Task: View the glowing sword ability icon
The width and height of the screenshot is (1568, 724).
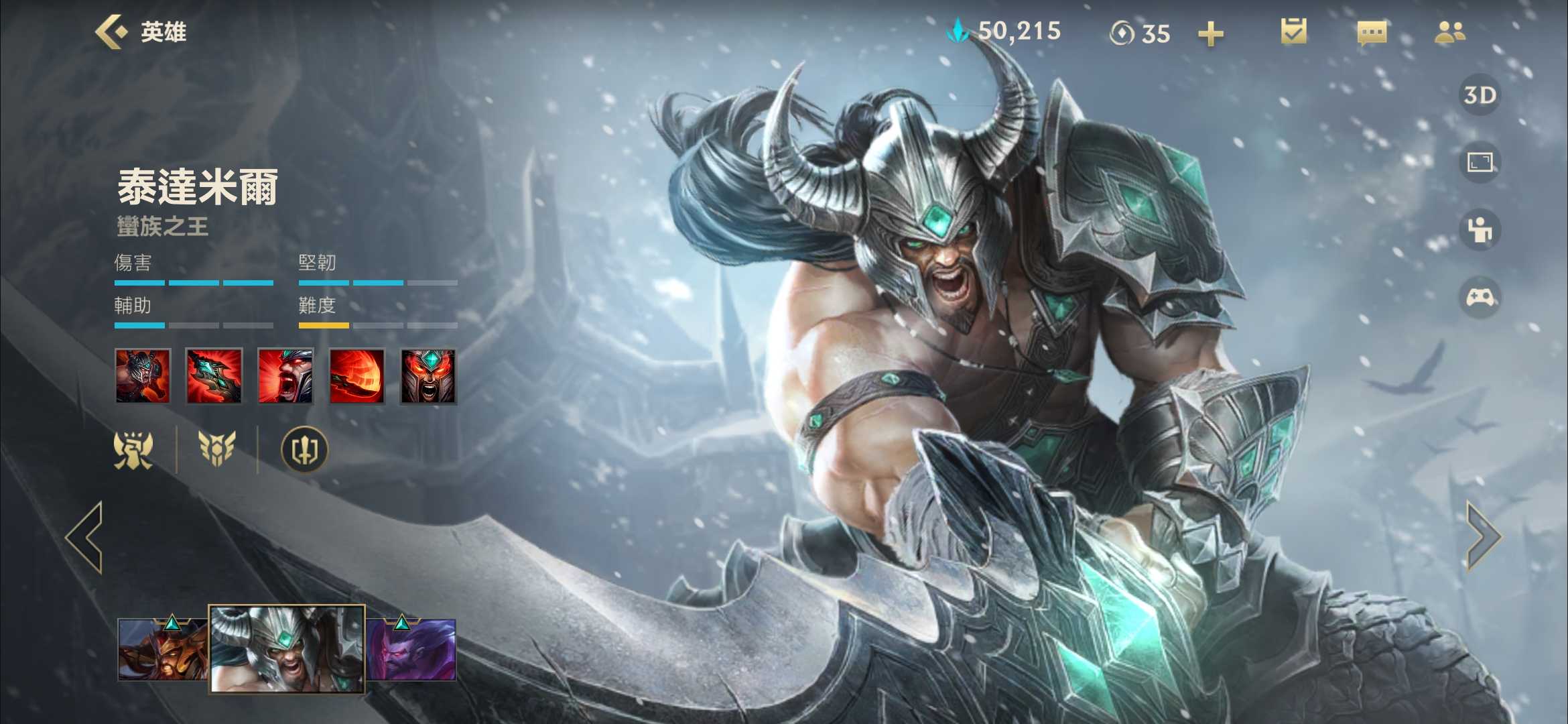Action: [x=214, y=376]
